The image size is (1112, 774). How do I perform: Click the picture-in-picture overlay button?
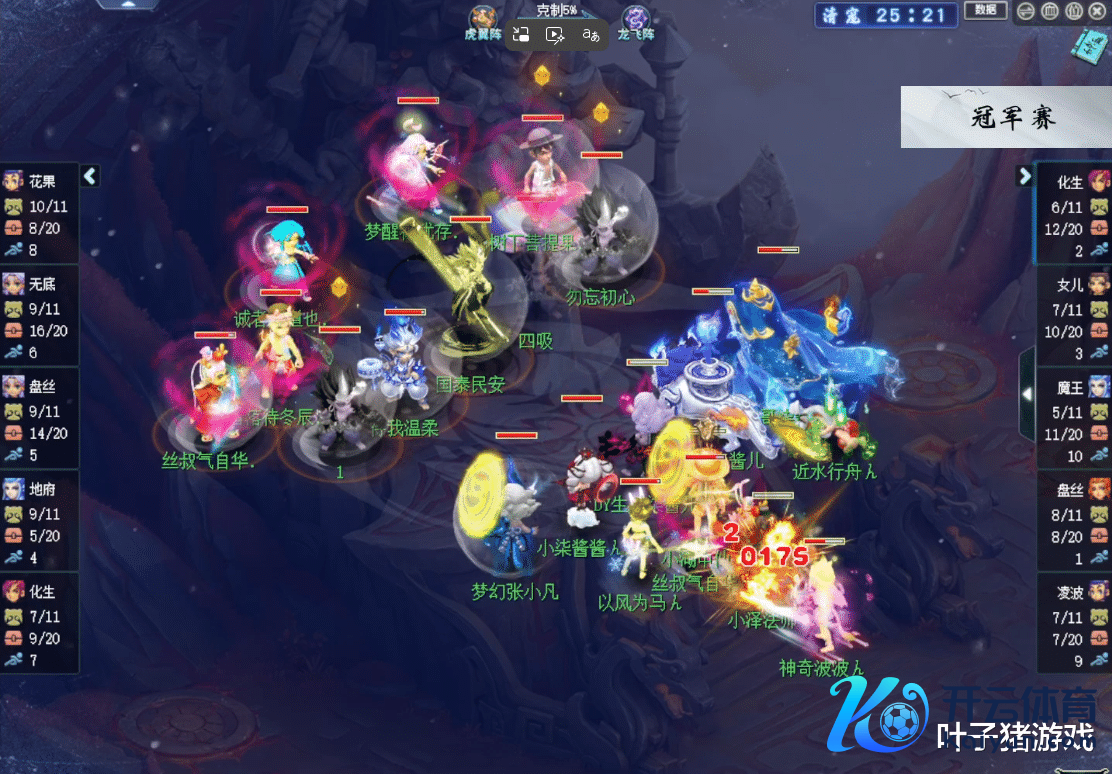519,35
